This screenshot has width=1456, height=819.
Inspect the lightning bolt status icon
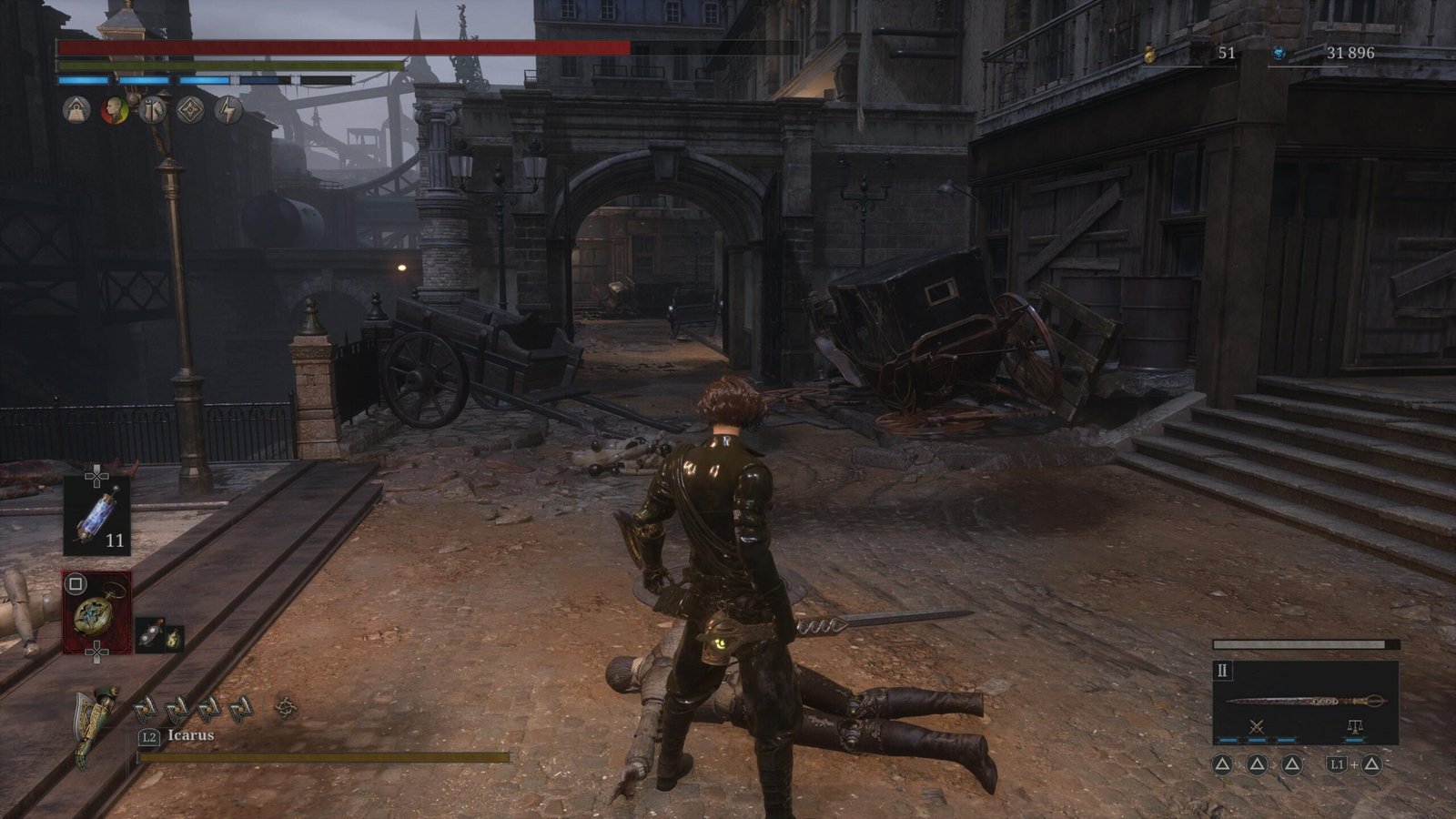coord(227,110)
